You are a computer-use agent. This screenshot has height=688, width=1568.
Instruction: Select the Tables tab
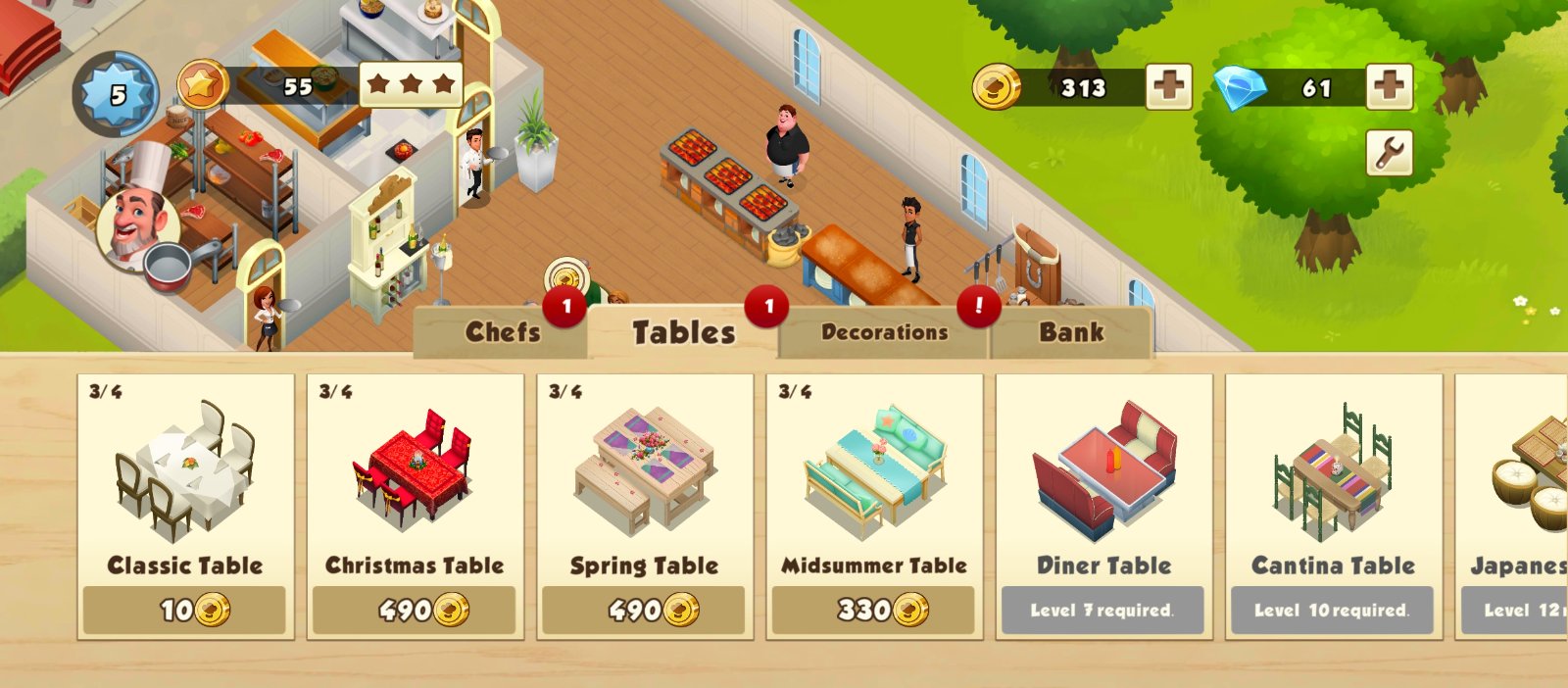(683, 333)
